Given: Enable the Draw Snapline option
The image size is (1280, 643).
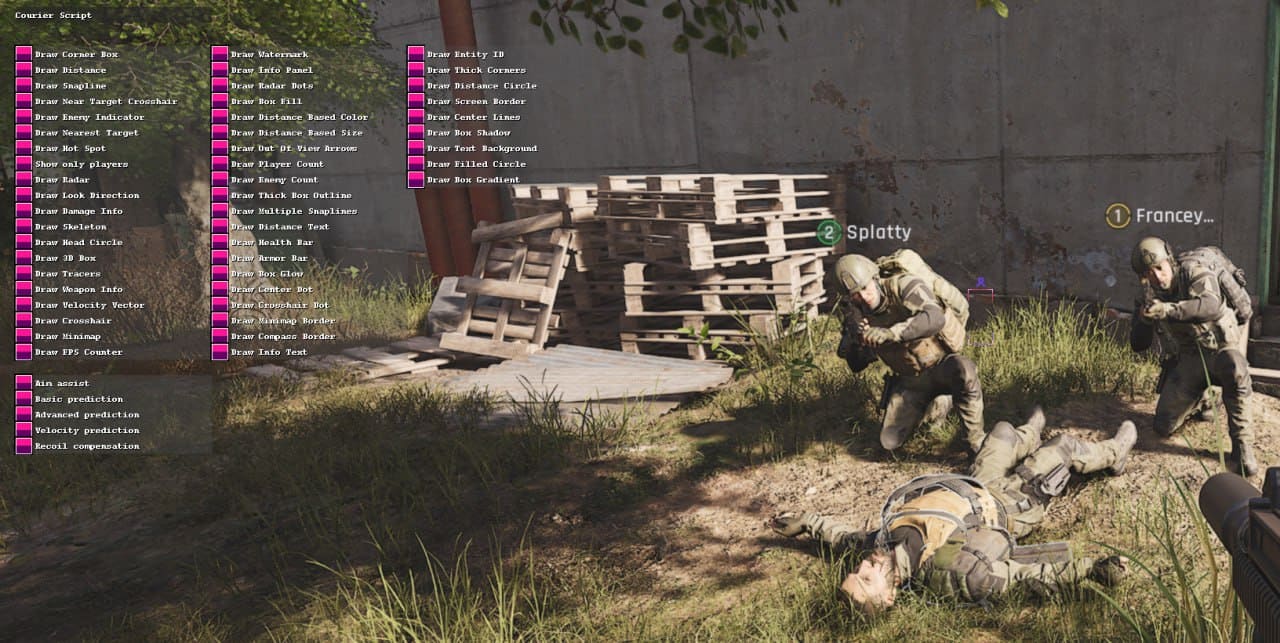Looking at the screenshot, I should [x=23, y=86].
